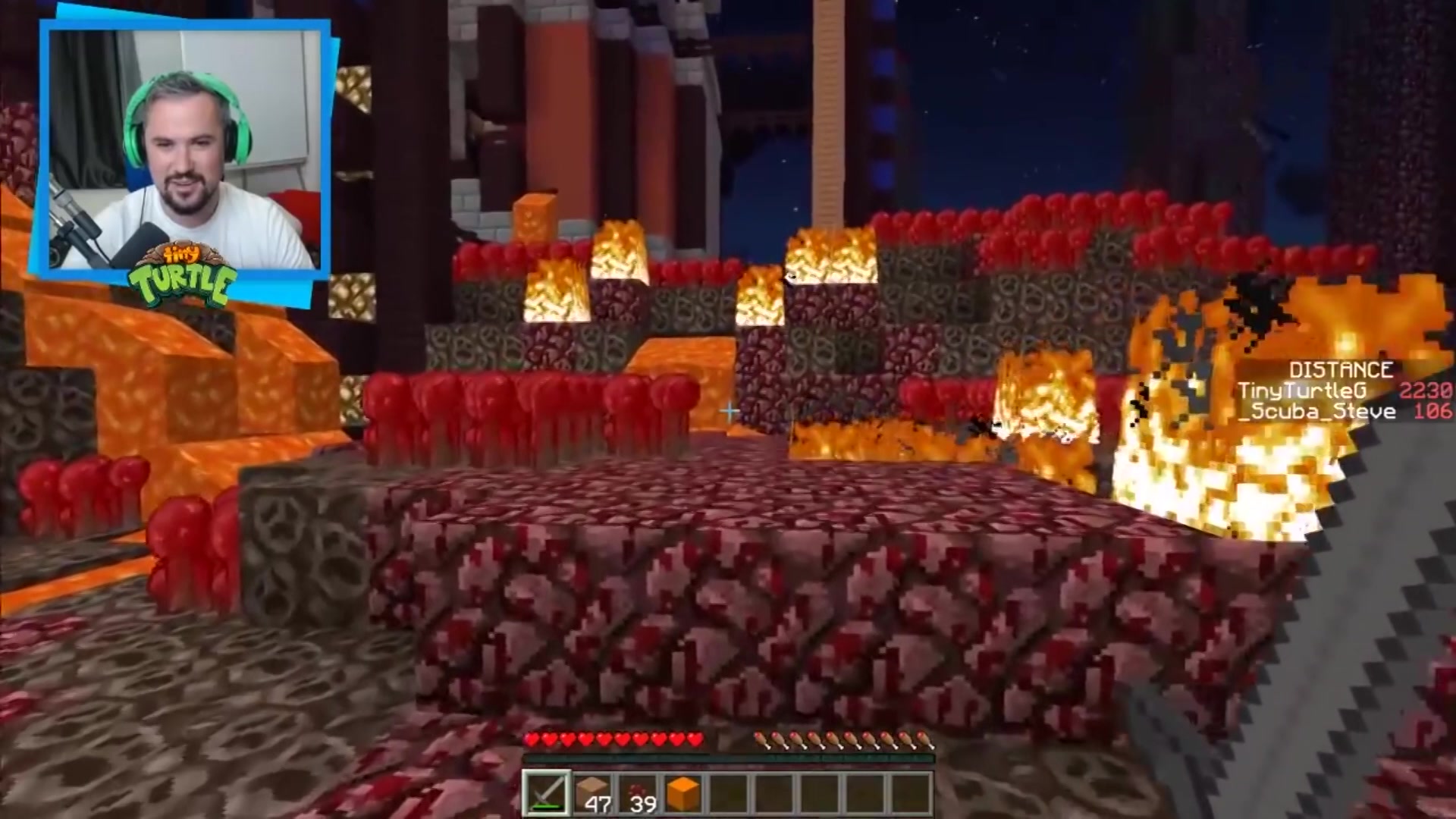The width and height of the screenshot is (1456, 819).
Task: Click the green XP experience bar
Action: [x=728, y=758]
